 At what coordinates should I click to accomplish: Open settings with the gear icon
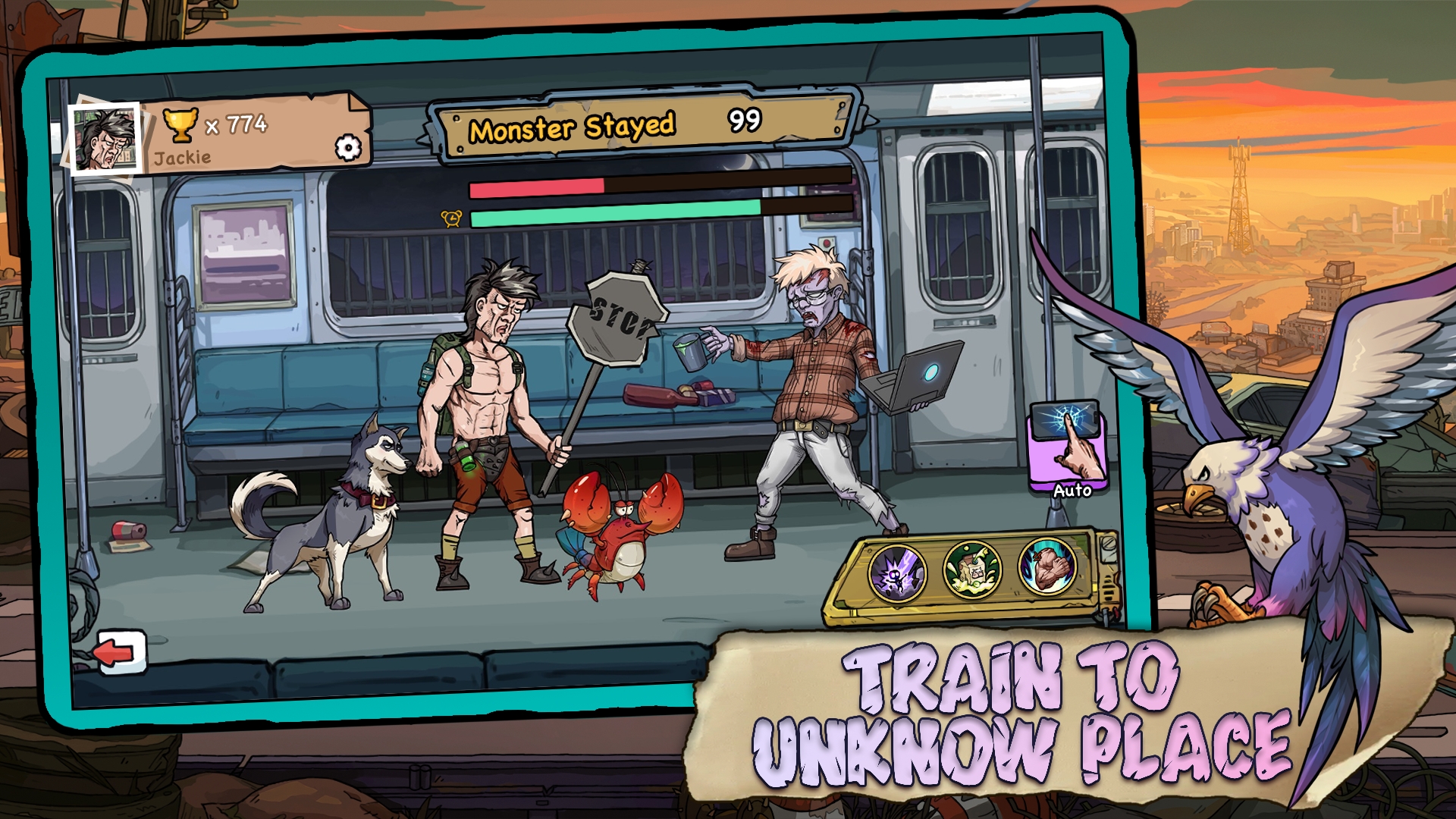348,147
